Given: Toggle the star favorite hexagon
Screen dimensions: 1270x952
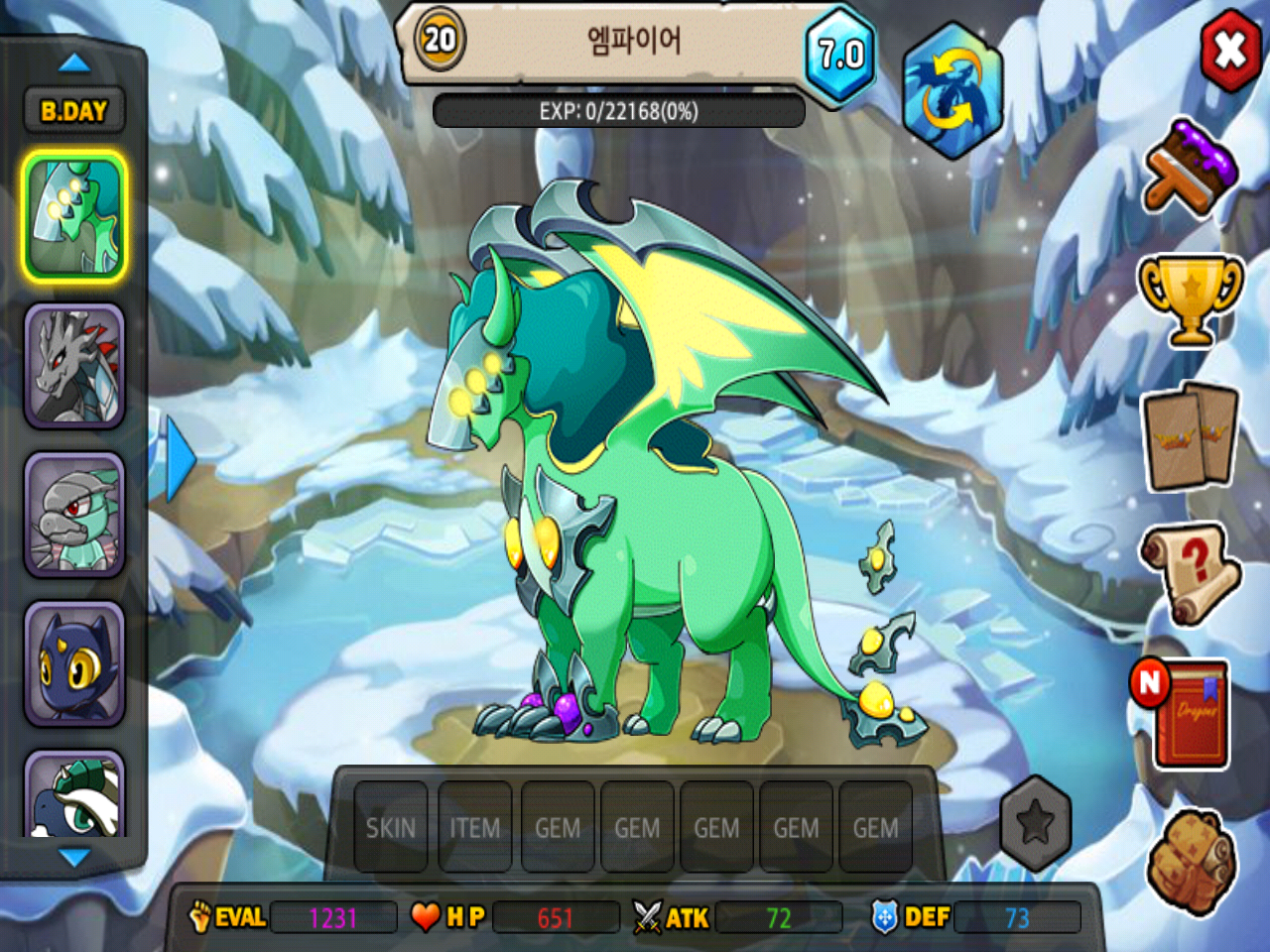Looking at the screenshot, I should pos(1035,822).
